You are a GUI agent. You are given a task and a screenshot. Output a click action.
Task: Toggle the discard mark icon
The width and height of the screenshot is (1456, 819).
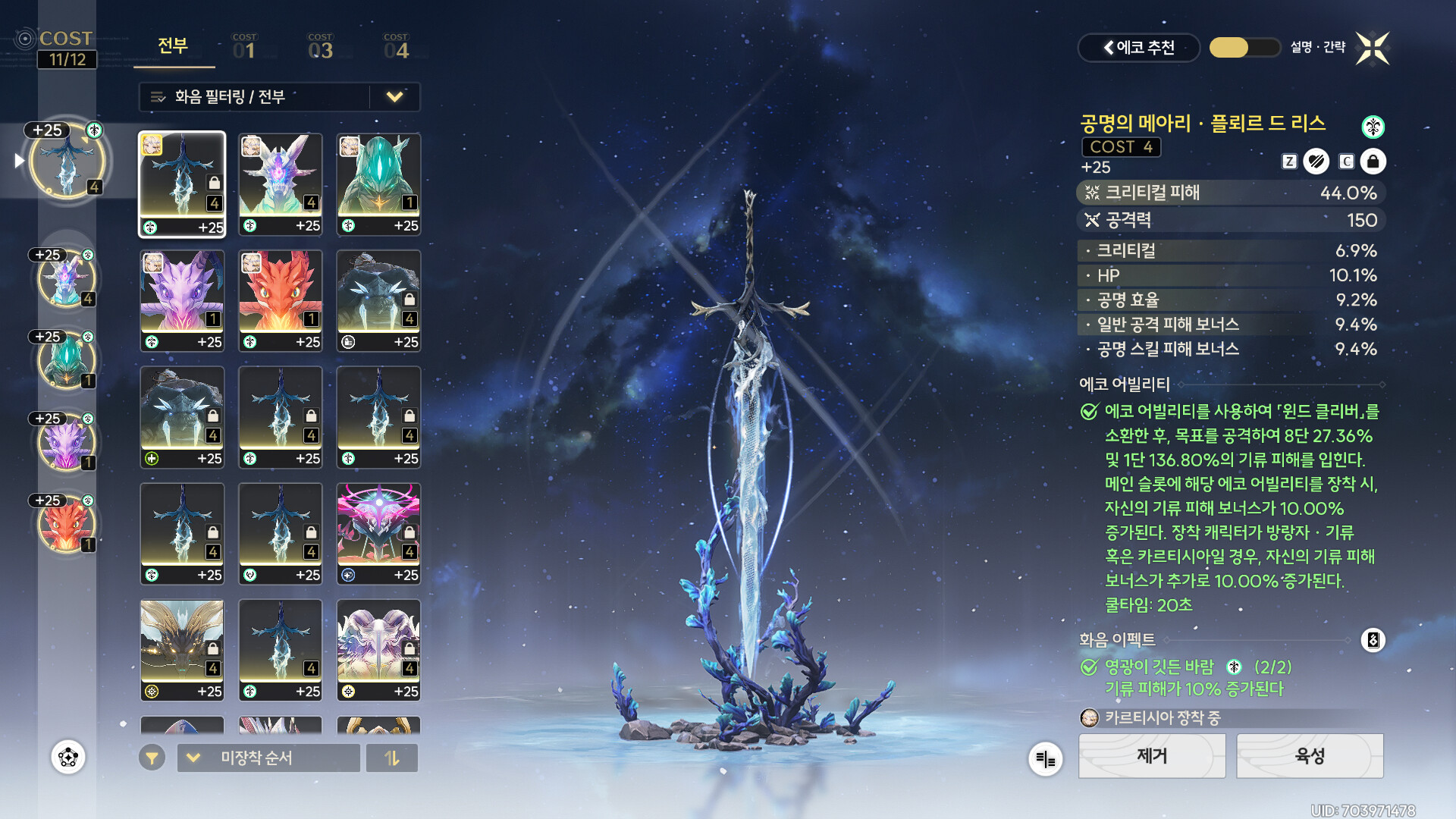1316,162
